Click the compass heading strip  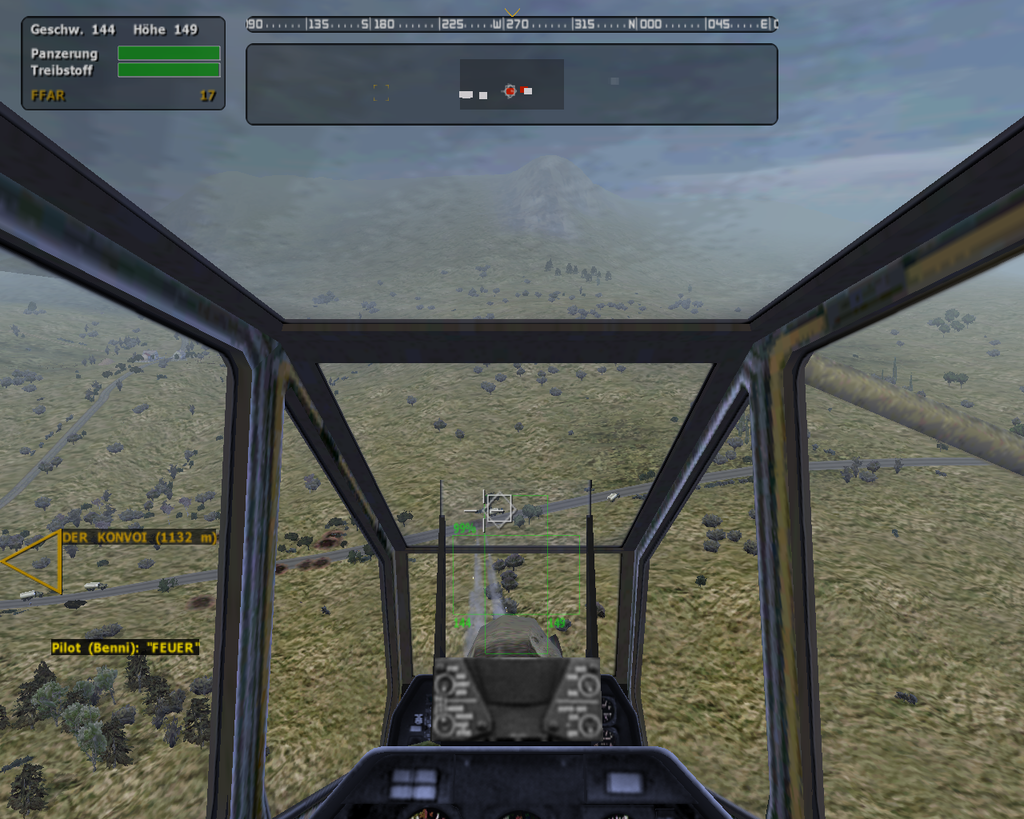coord(511,24)
